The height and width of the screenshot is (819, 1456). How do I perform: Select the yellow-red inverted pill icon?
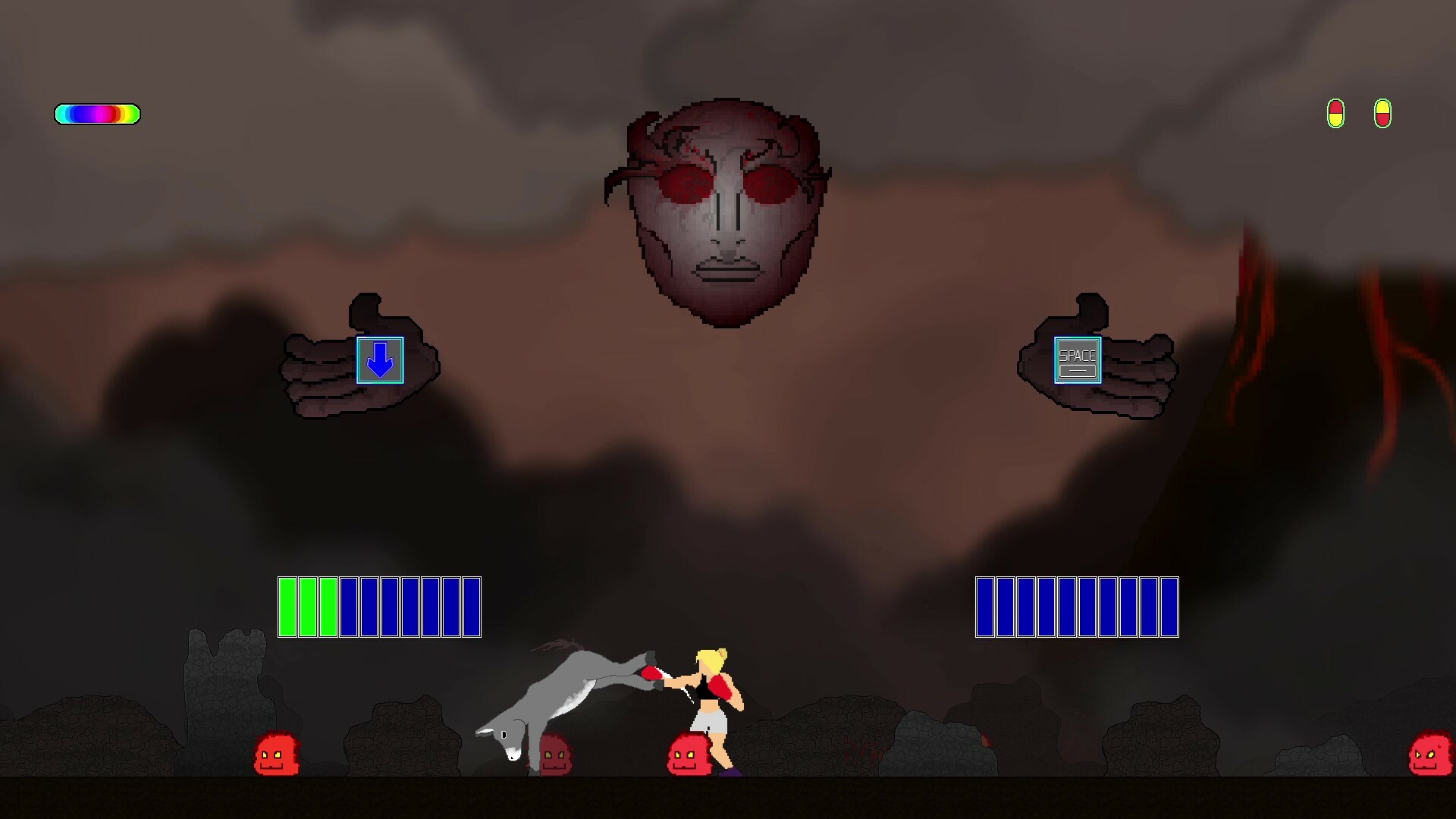1383,115
